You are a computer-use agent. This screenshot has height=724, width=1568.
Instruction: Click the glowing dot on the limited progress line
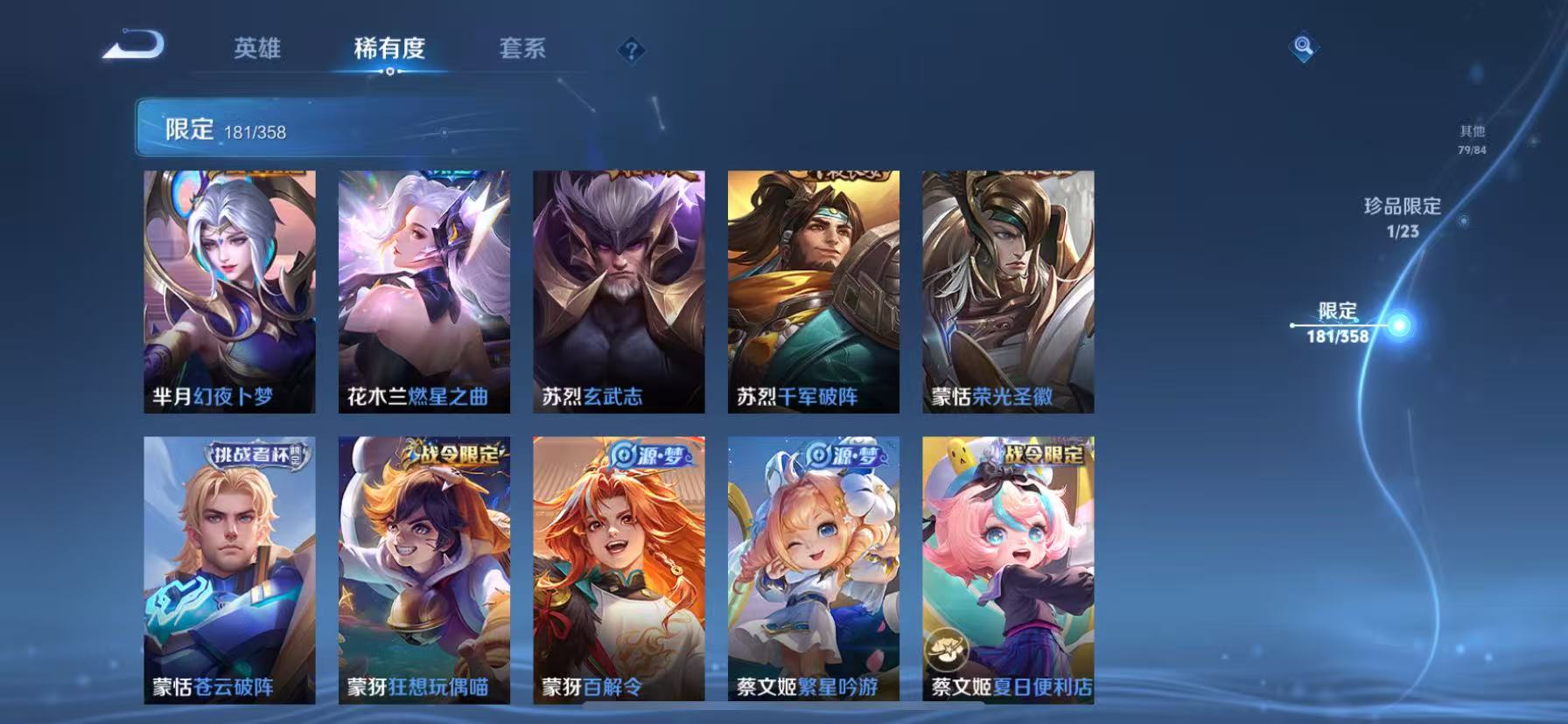pos(1401,323)
